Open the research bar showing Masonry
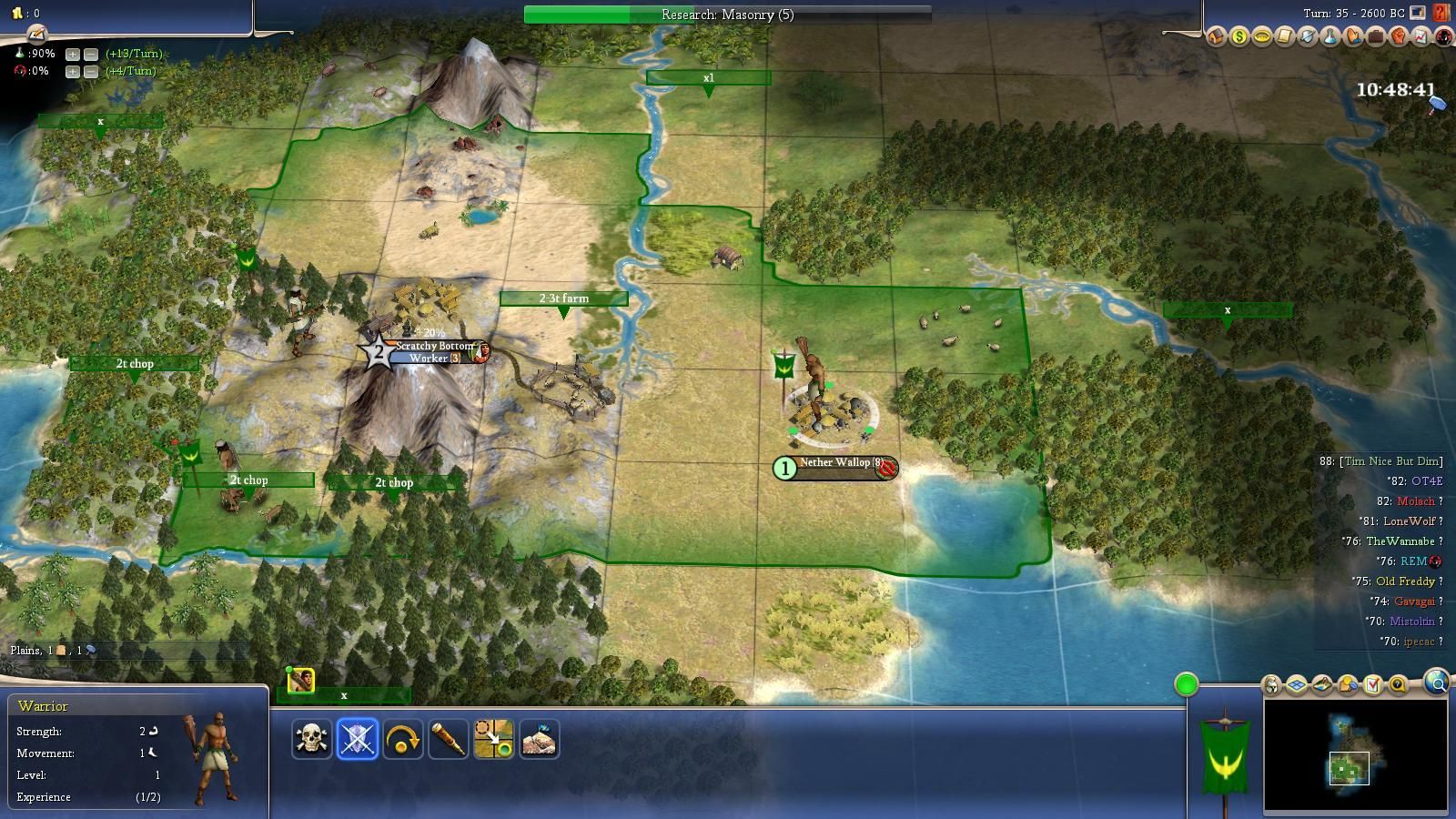 click(x=727, y=15)
